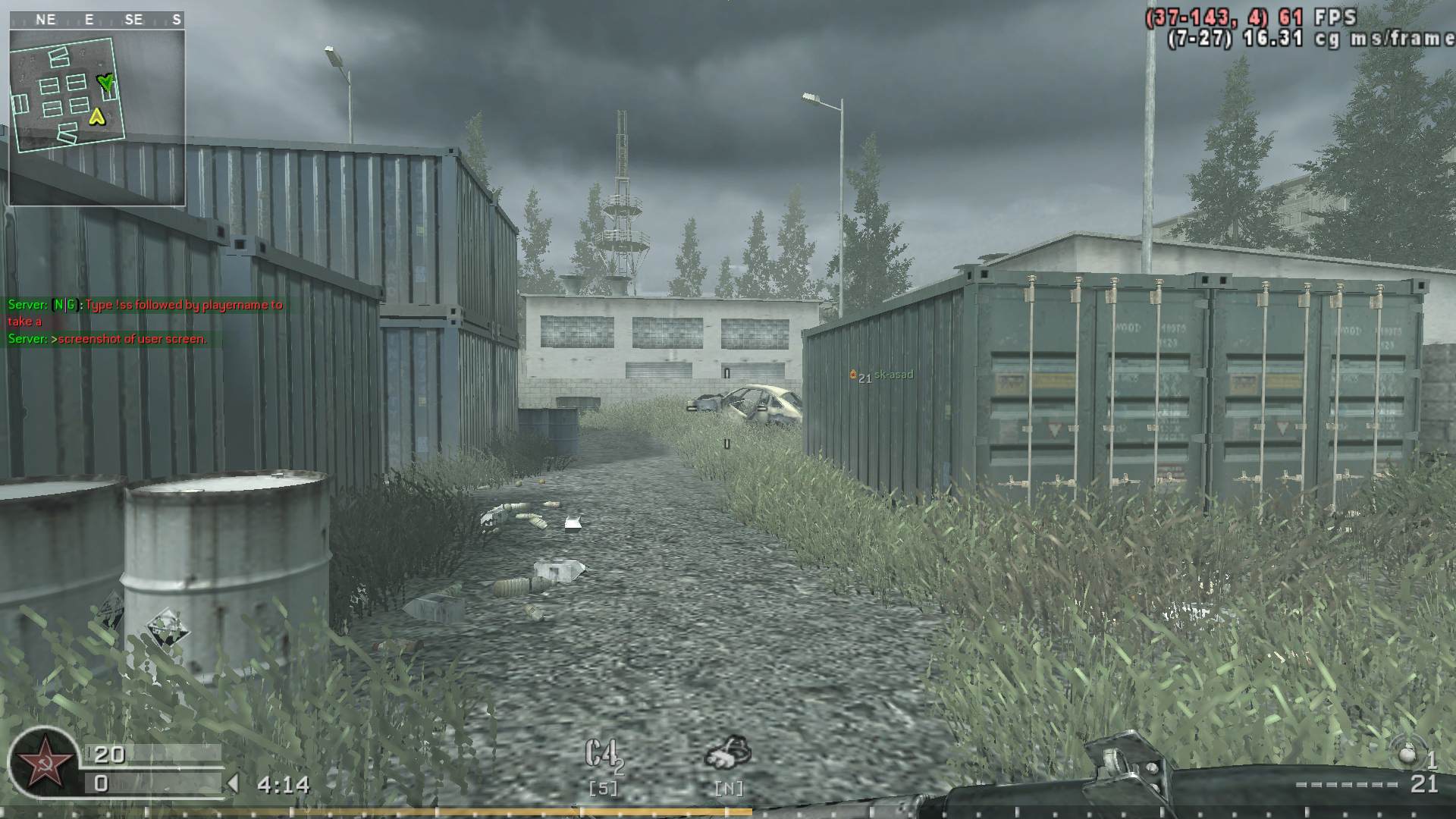Viewport: 1456px width, 819px height.
Task: Click the sk-asad player nametag
Action: point(893,373)
